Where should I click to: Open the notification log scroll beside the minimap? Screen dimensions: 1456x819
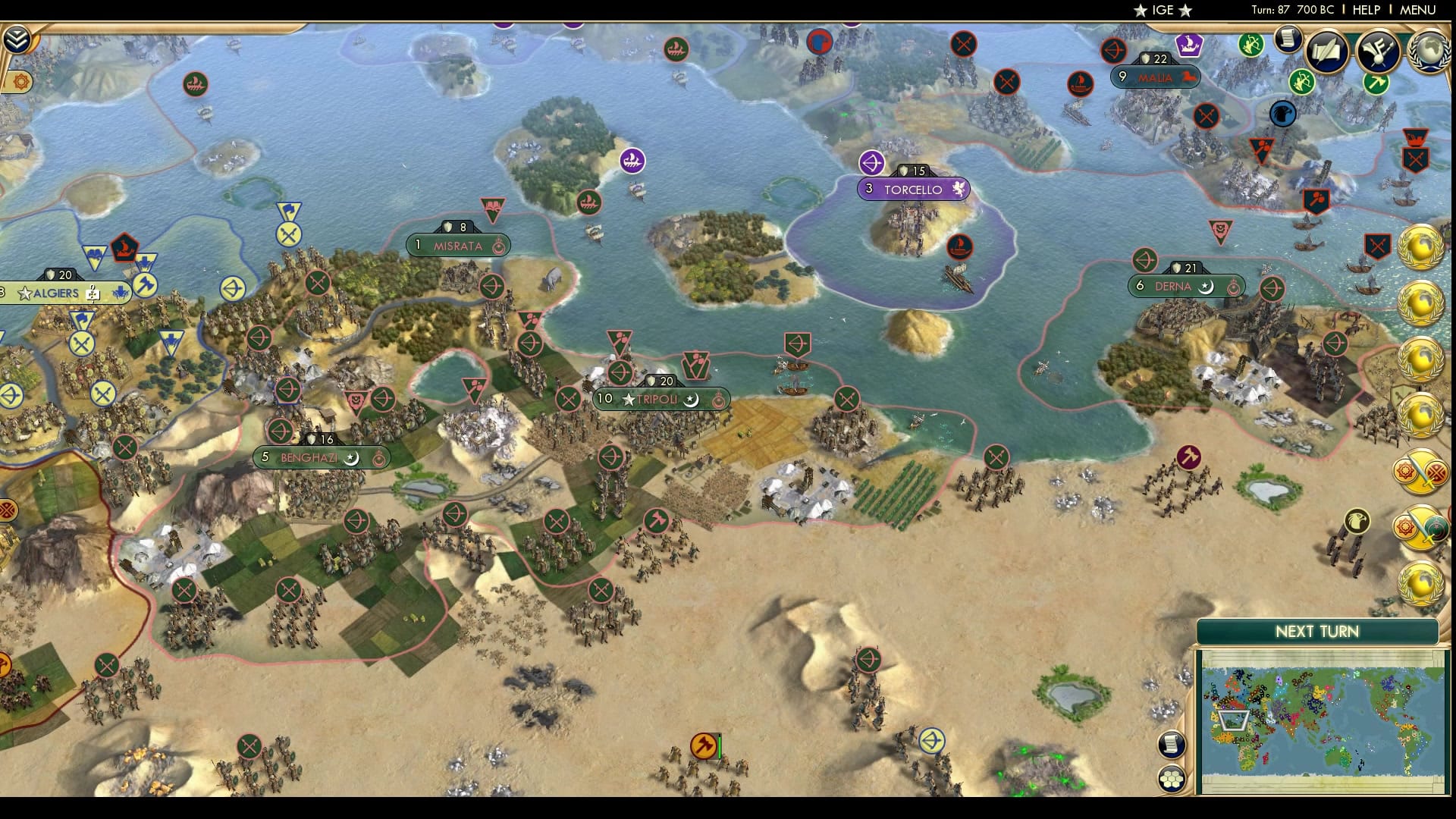(1172, 745)
